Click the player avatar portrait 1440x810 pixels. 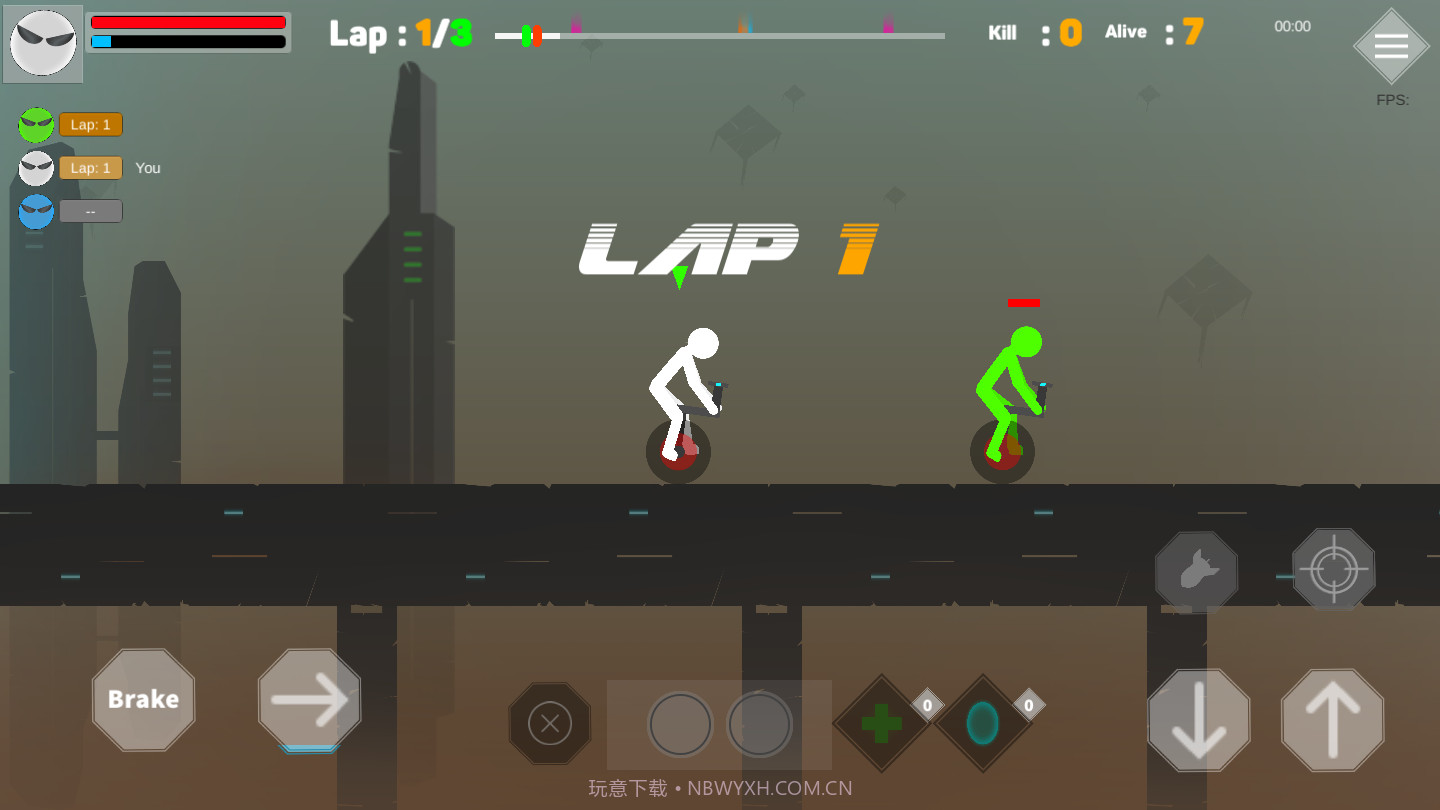tap(44, 44)
